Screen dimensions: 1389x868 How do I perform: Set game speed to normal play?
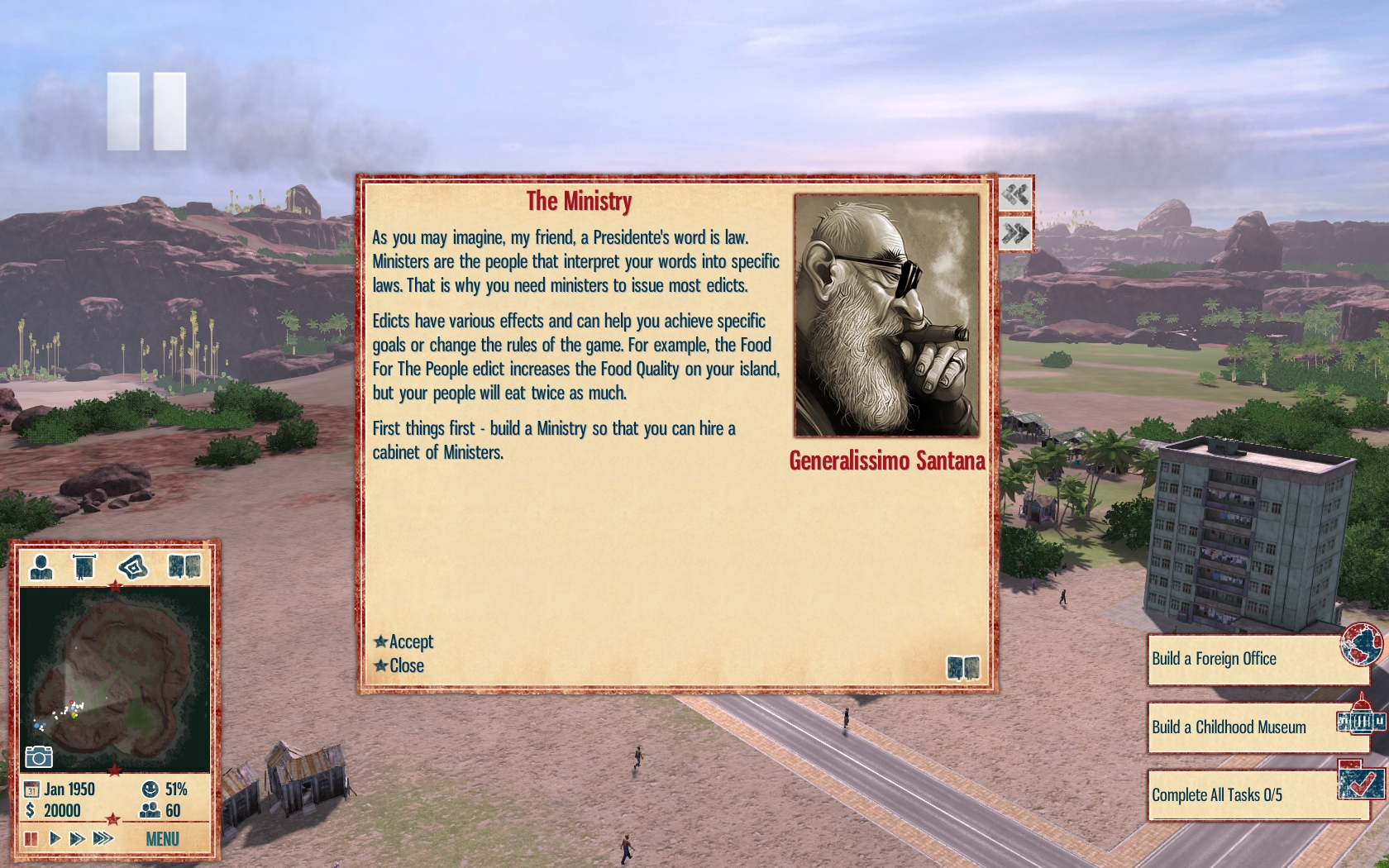[55, 839]
